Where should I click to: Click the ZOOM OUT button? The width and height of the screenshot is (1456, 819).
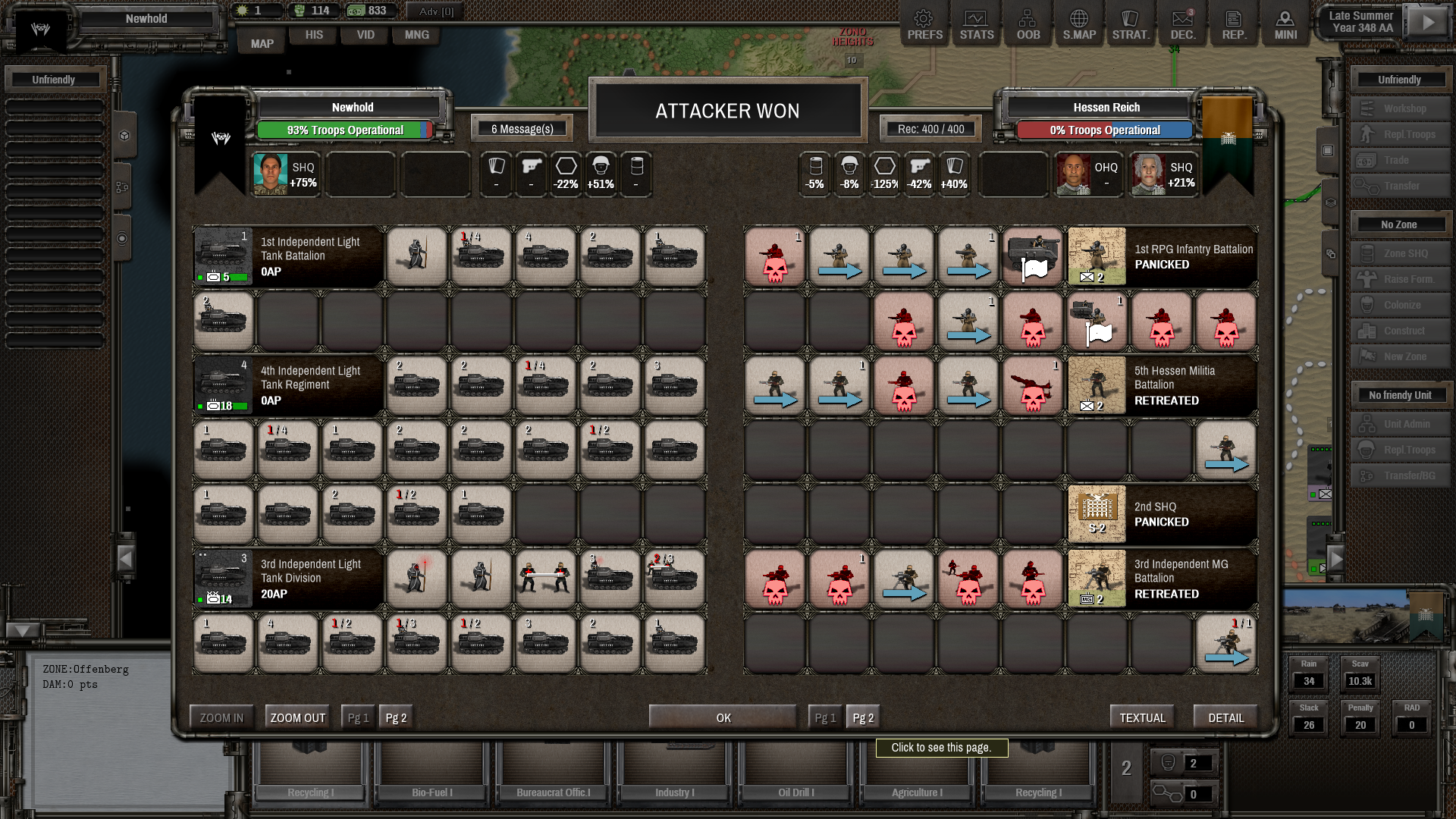click(297, 717)
